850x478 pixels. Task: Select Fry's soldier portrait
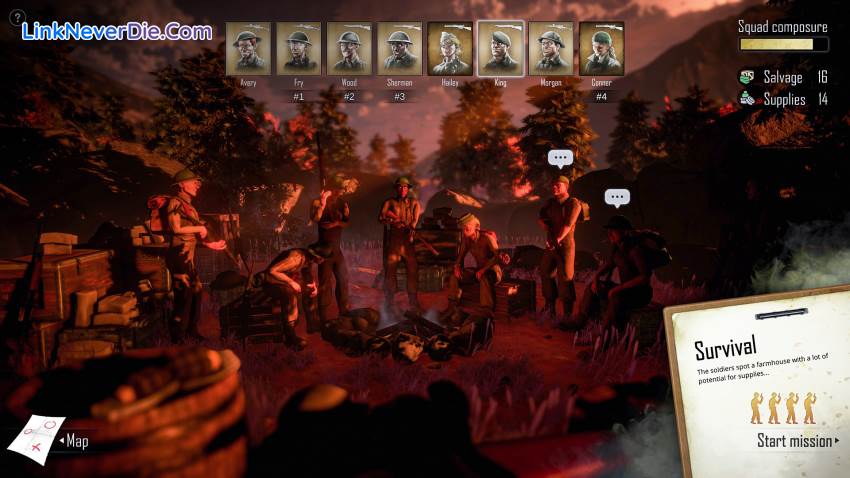298,48
